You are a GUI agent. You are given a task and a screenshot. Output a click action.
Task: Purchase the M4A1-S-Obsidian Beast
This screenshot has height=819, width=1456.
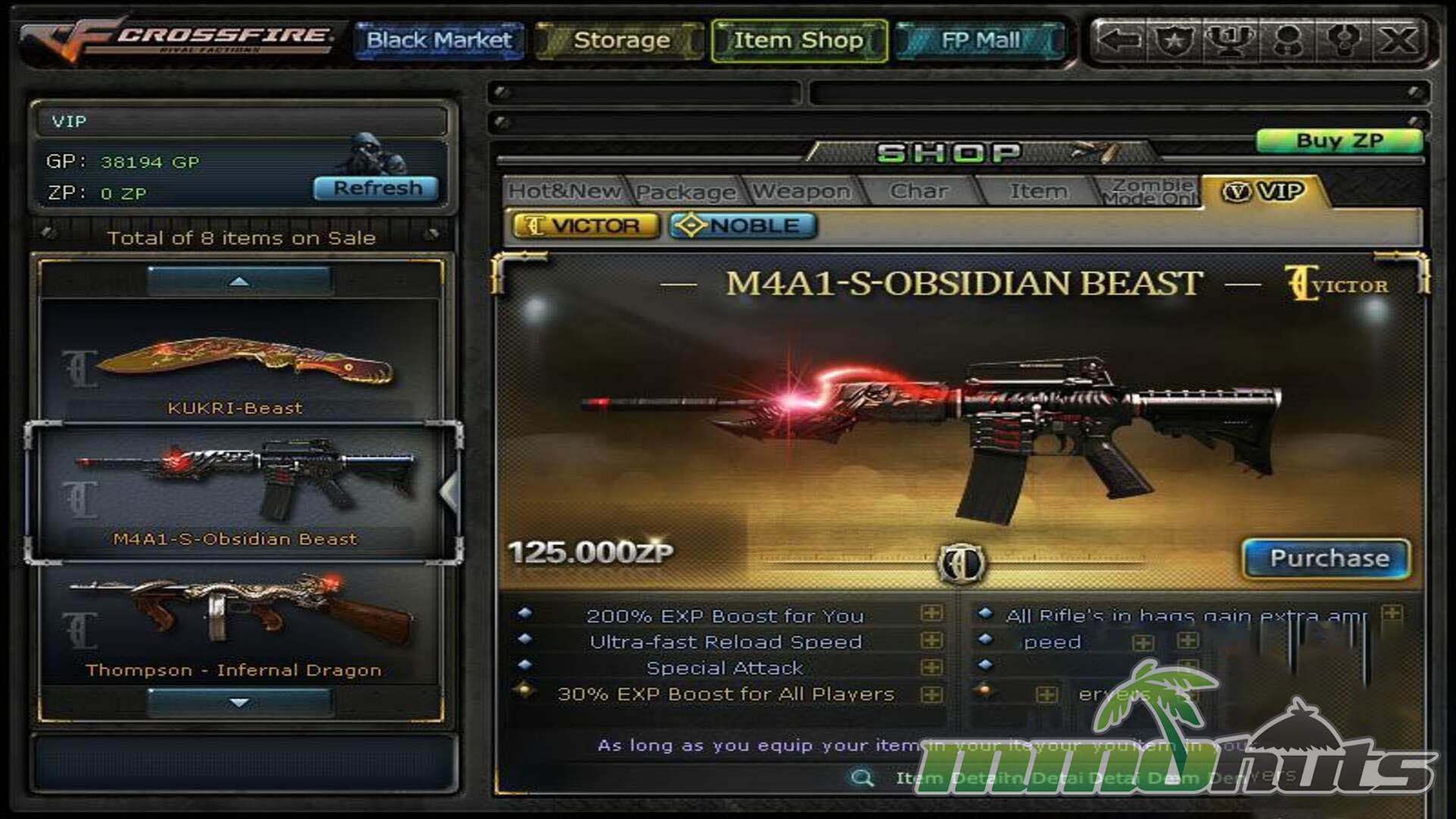pyautogui.click(x=1328, y=558)
